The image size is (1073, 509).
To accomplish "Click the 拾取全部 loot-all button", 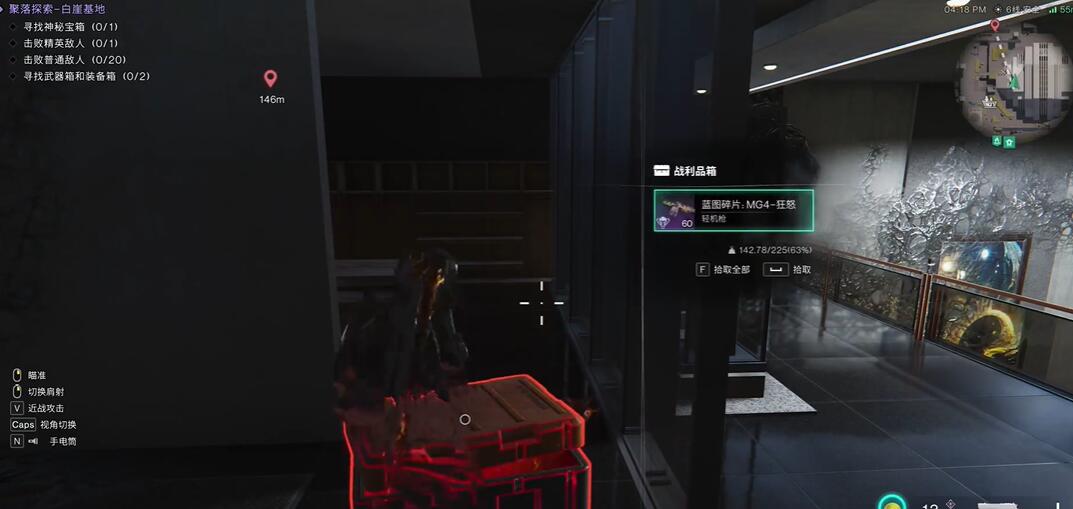I will click(723, 270).
